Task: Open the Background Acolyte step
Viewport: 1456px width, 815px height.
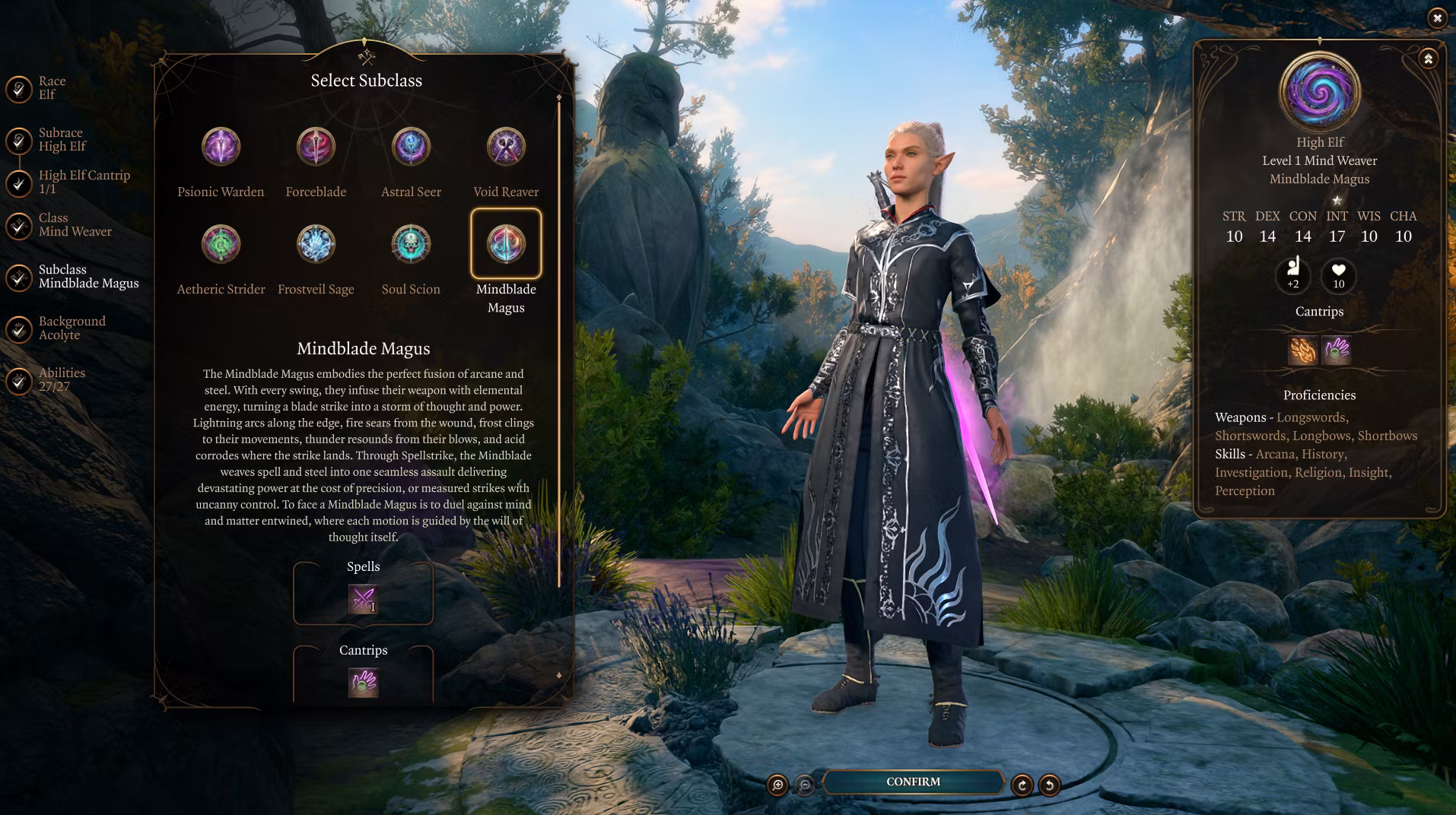Action: pyautogui.click(x=71, y=328)
